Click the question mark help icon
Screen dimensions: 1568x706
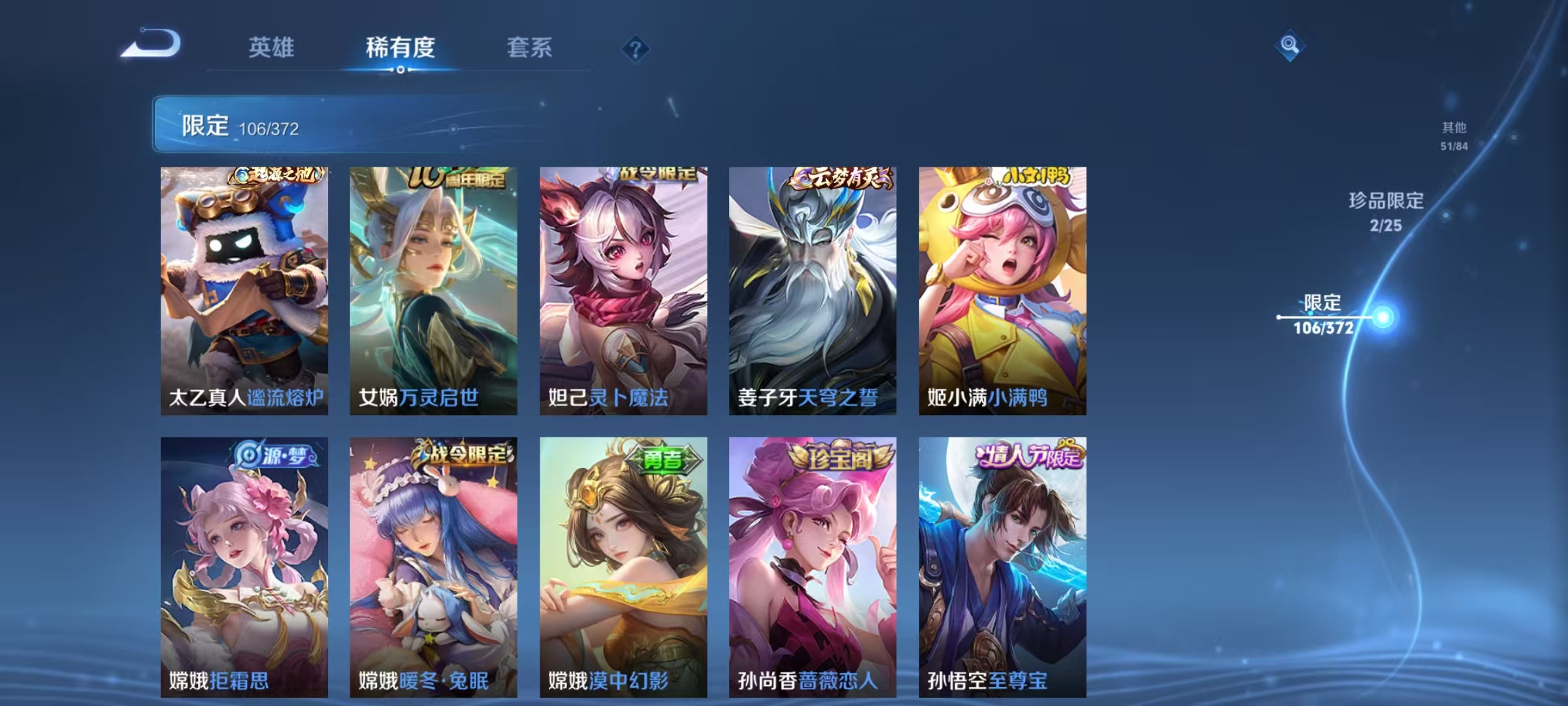(635, 49)
